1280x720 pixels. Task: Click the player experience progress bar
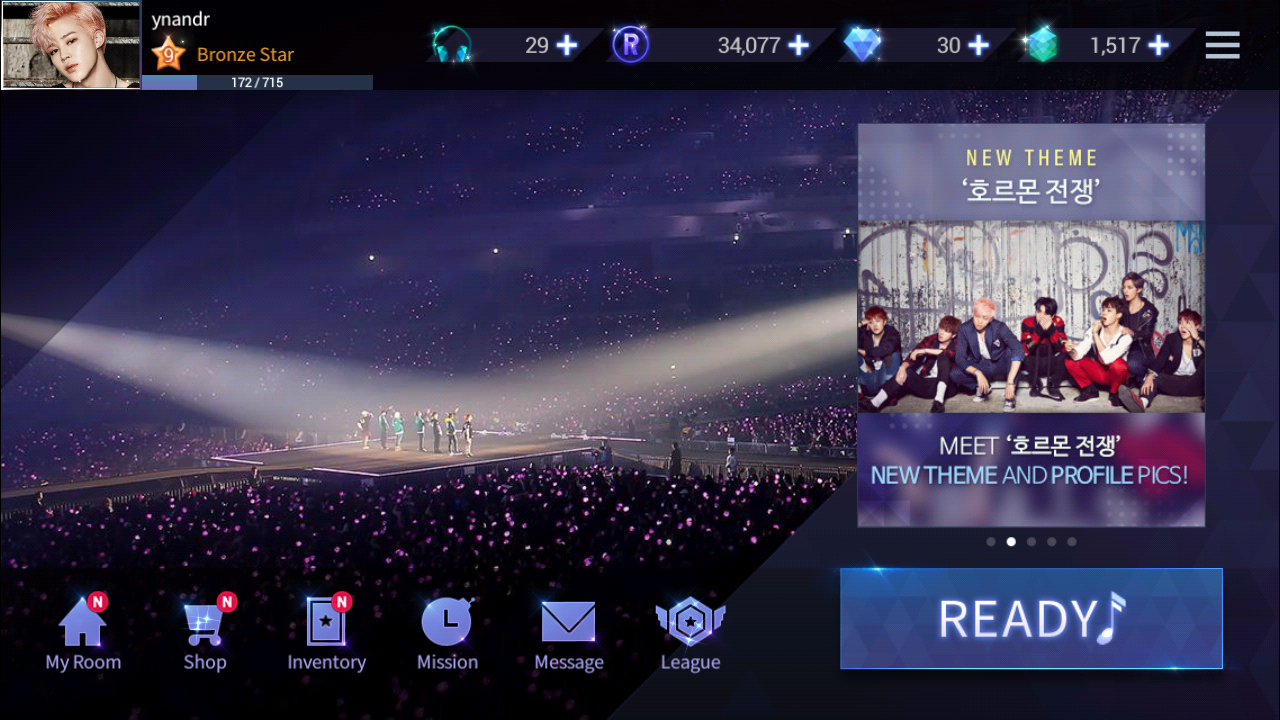coord(255,83)
